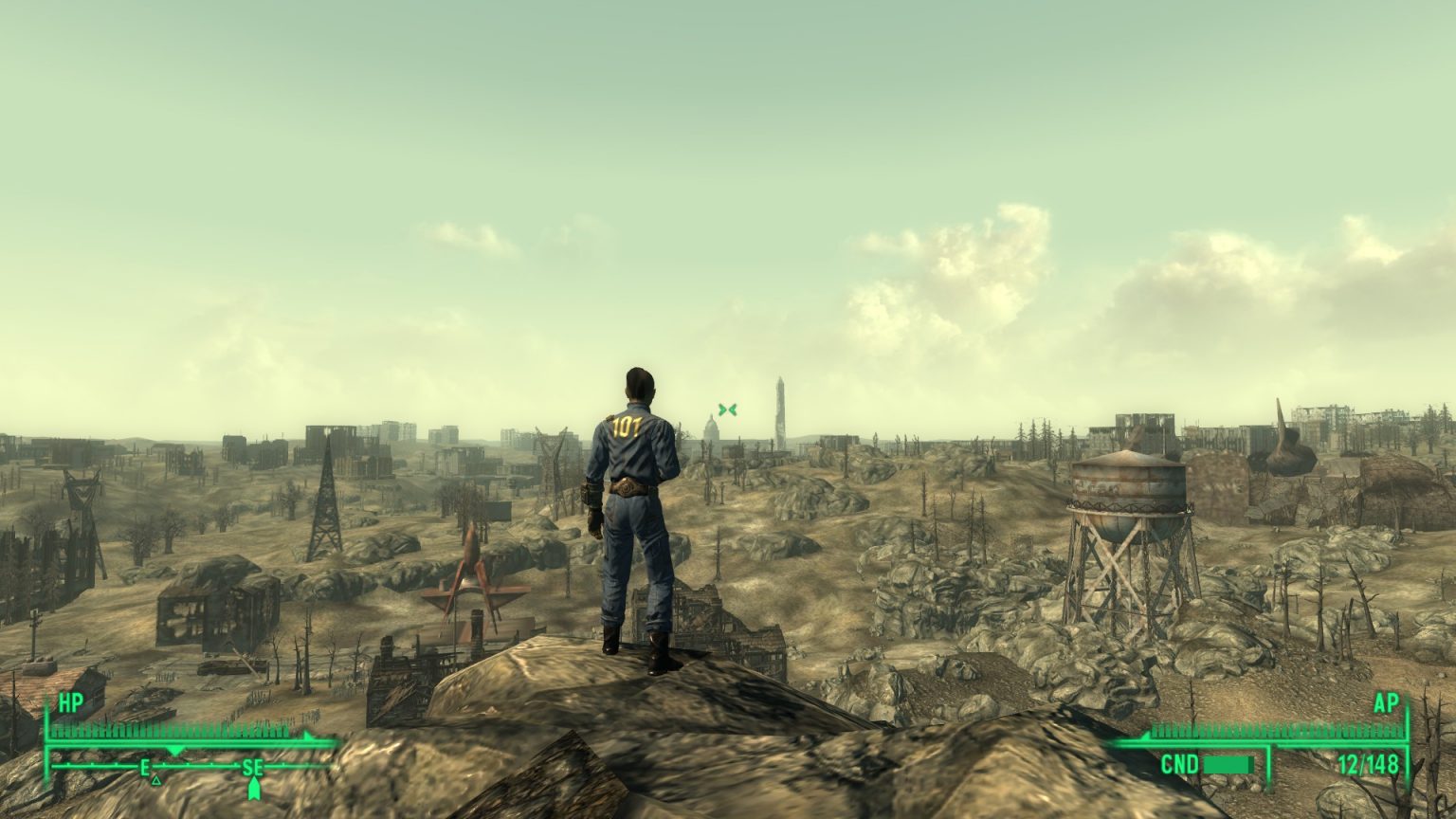
Task: Click the E compass marker
Action: 144,768
